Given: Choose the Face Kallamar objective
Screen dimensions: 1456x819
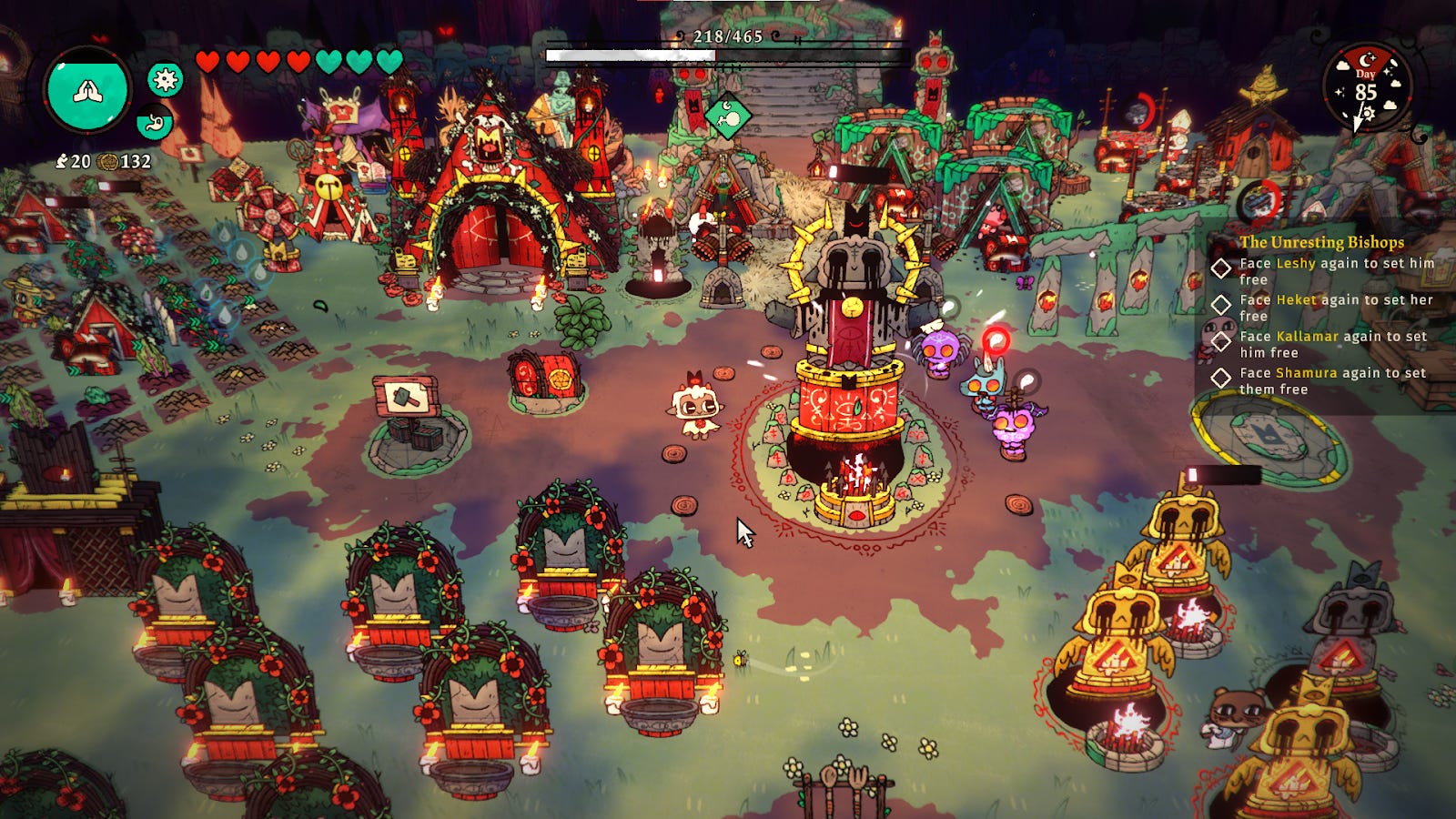Looking at the screenshot, I should (x=1334, y=344).
